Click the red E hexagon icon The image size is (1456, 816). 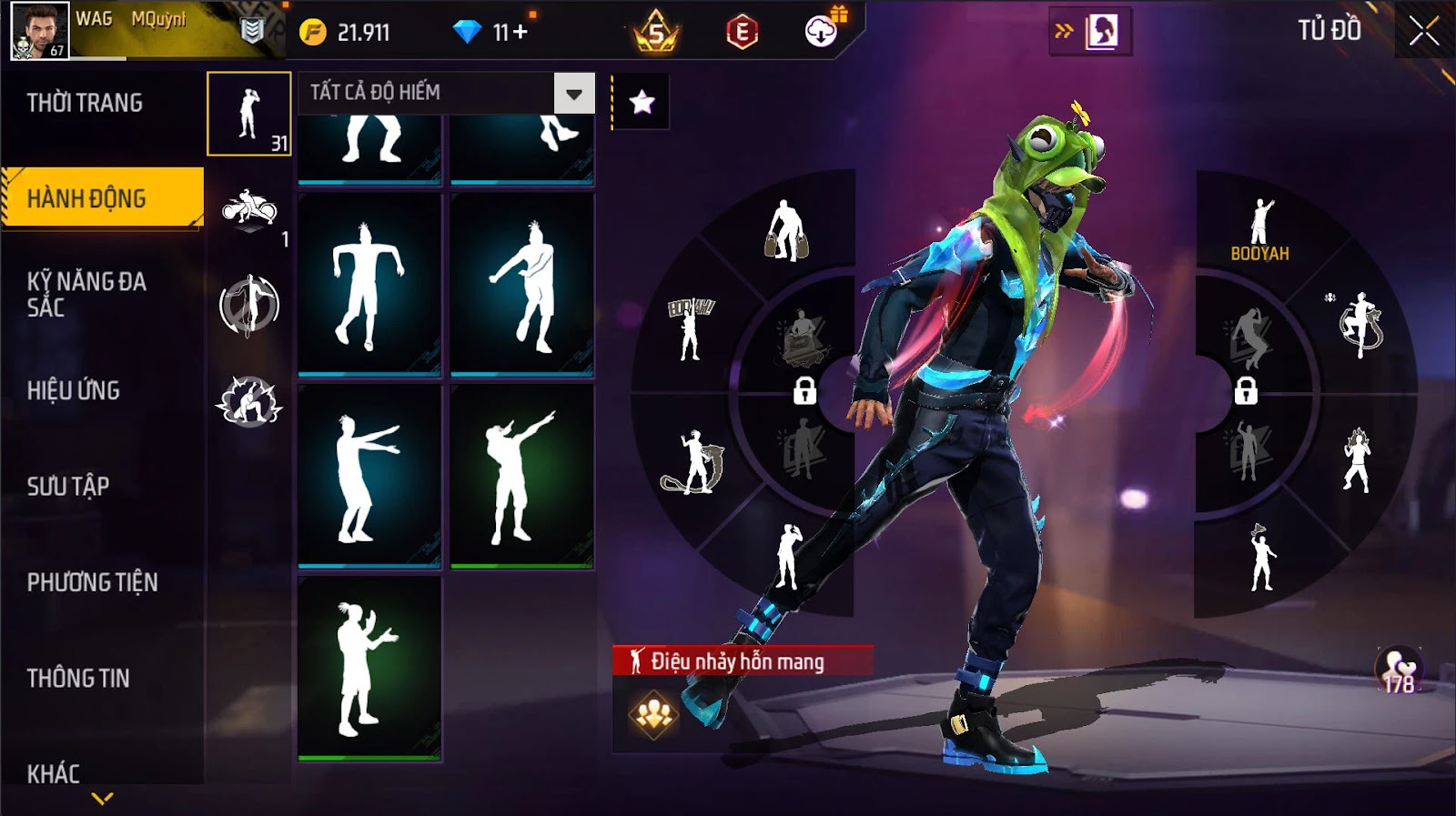[x=742, y=33]
